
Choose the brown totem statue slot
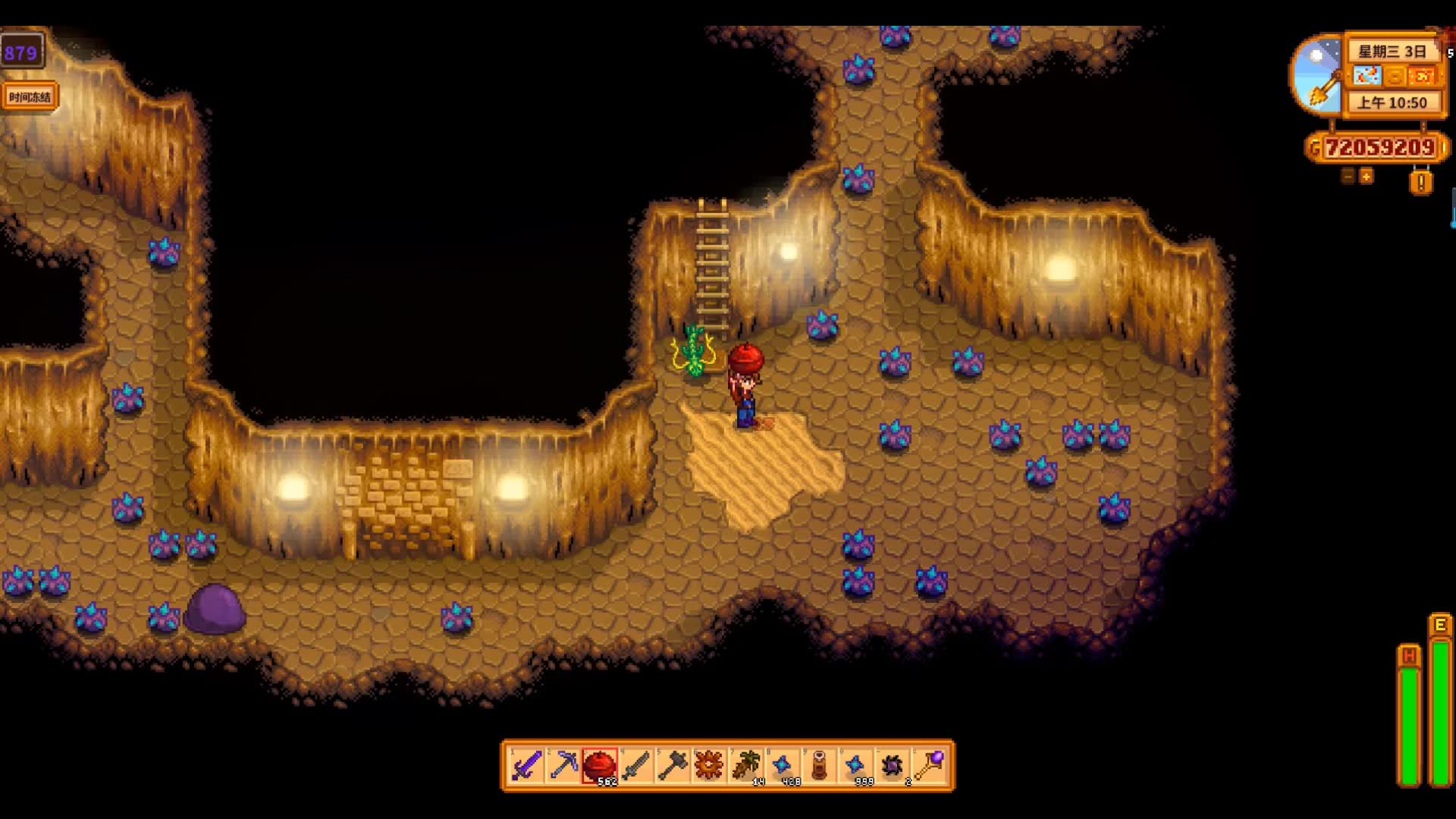[x=819, y=766]
